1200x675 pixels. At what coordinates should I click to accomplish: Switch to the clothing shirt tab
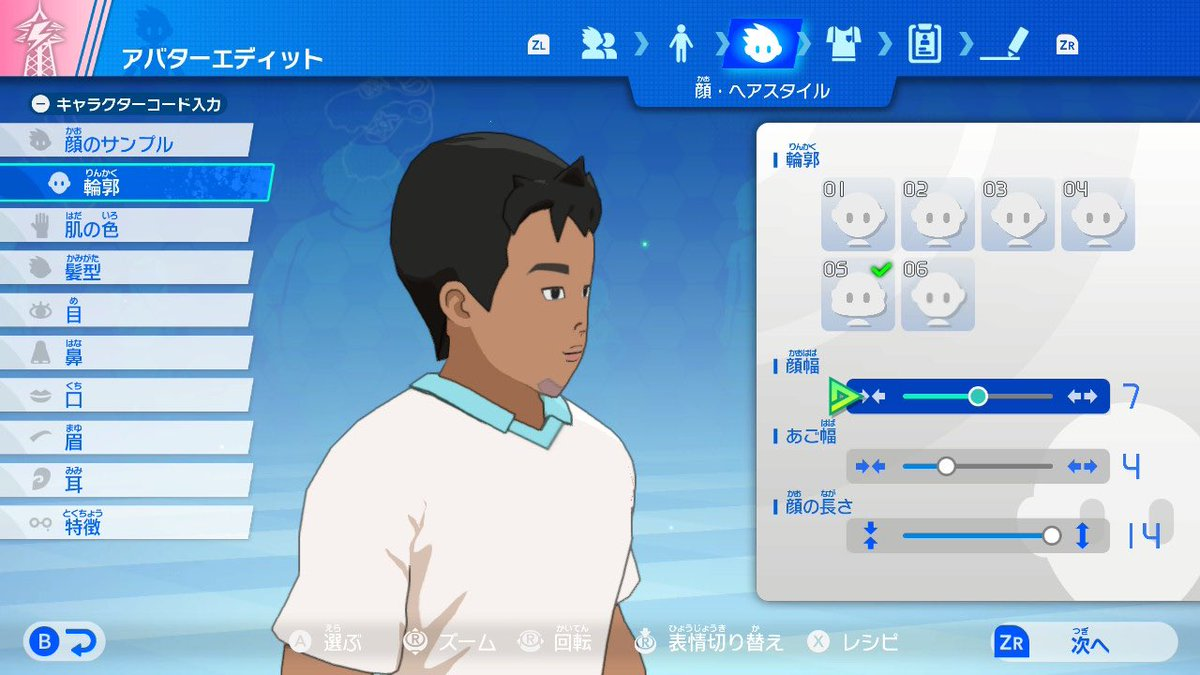[843, 44]
